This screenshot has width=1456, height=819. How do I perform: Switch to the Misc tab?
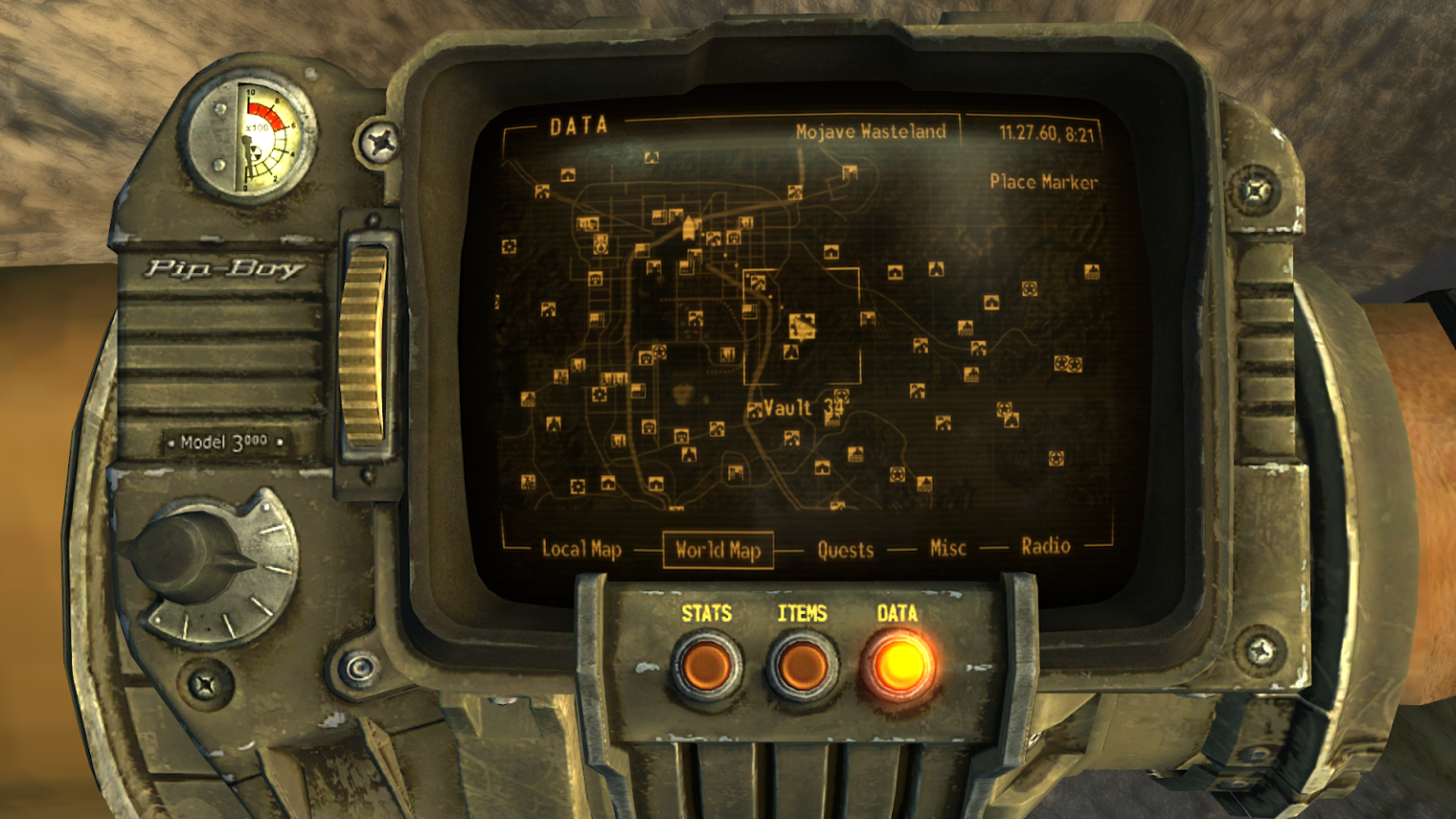948,548
